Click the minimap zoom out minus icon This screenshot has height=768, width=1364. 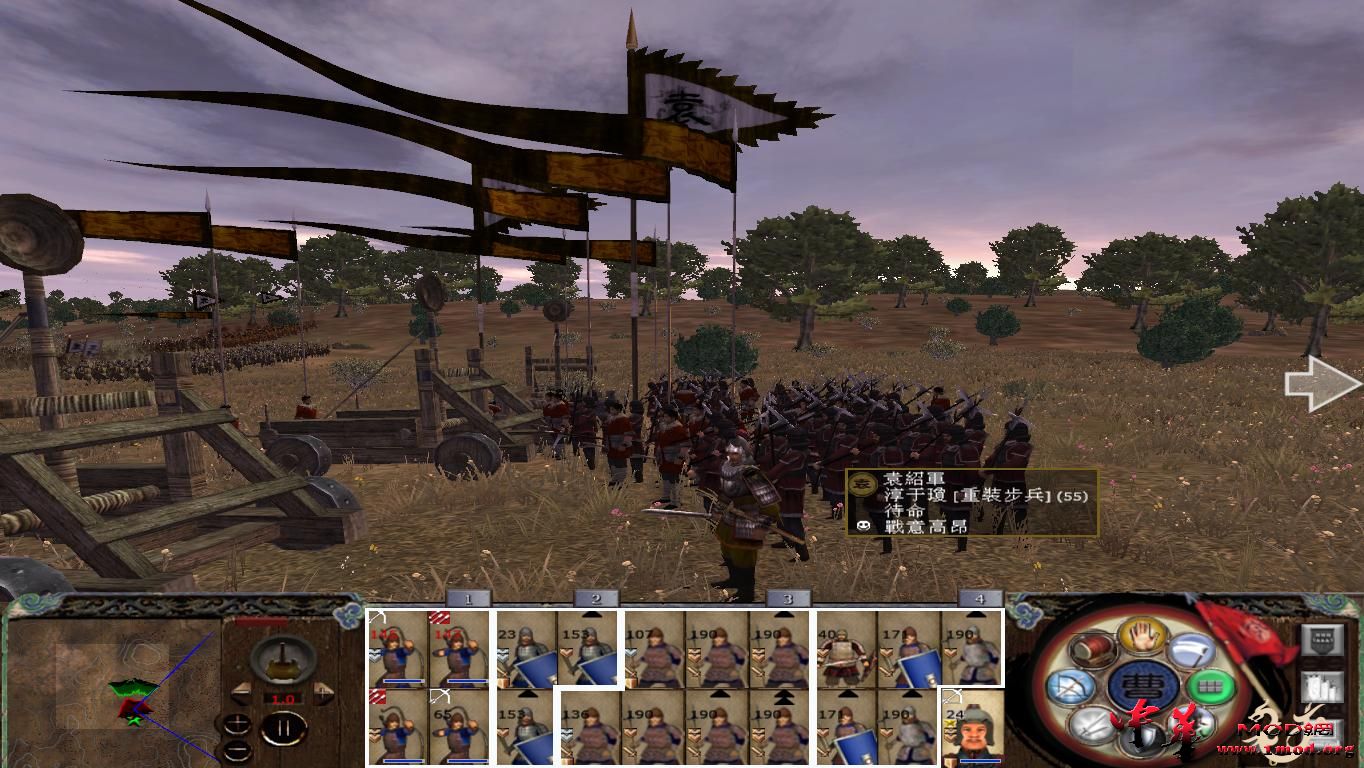[x=238, y=750]
